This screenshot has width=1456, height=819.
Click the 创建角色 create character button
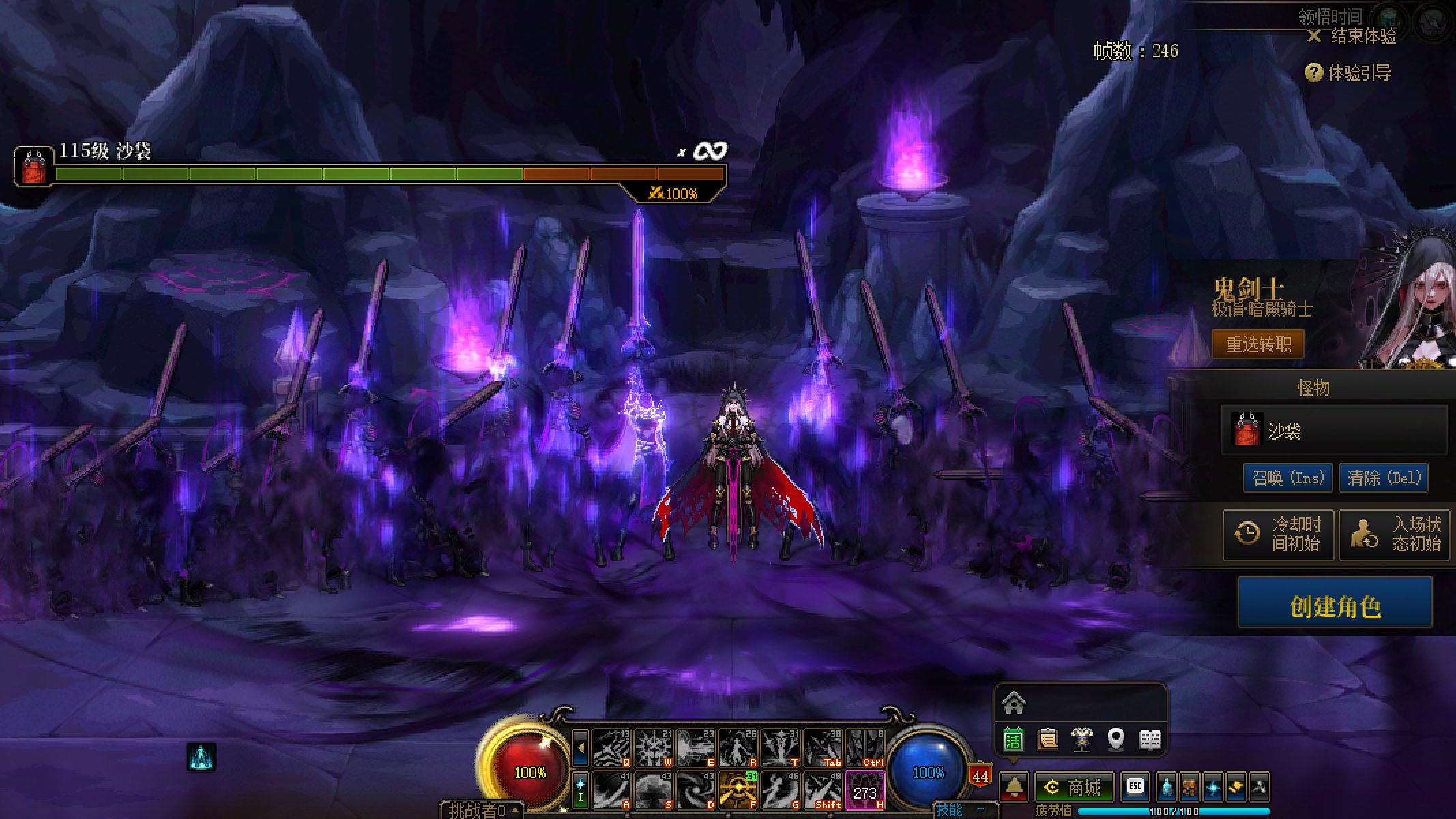[x=1335, y=605]
